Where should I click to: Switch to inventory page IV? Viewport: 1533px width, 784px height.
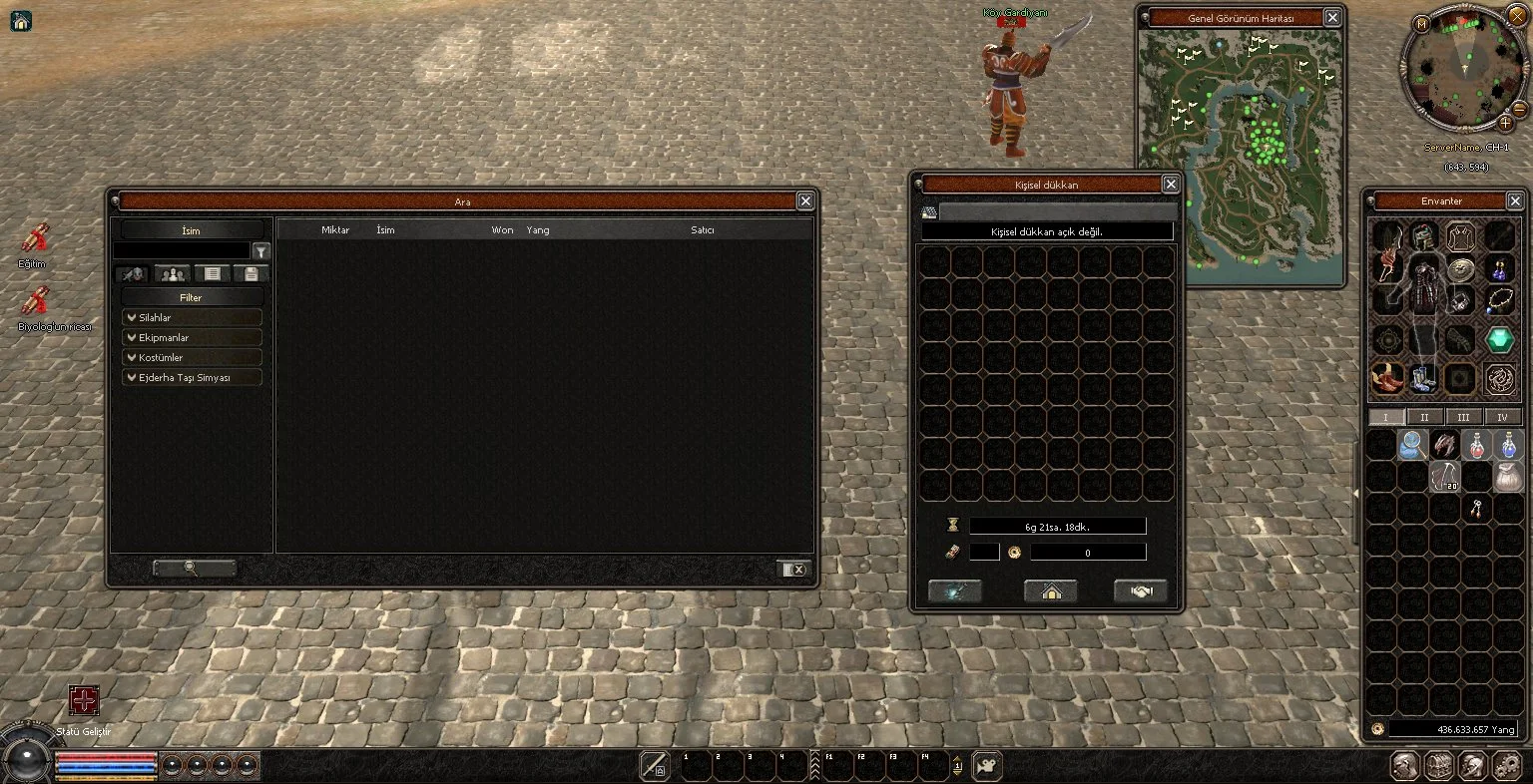tap(1502, 417)
